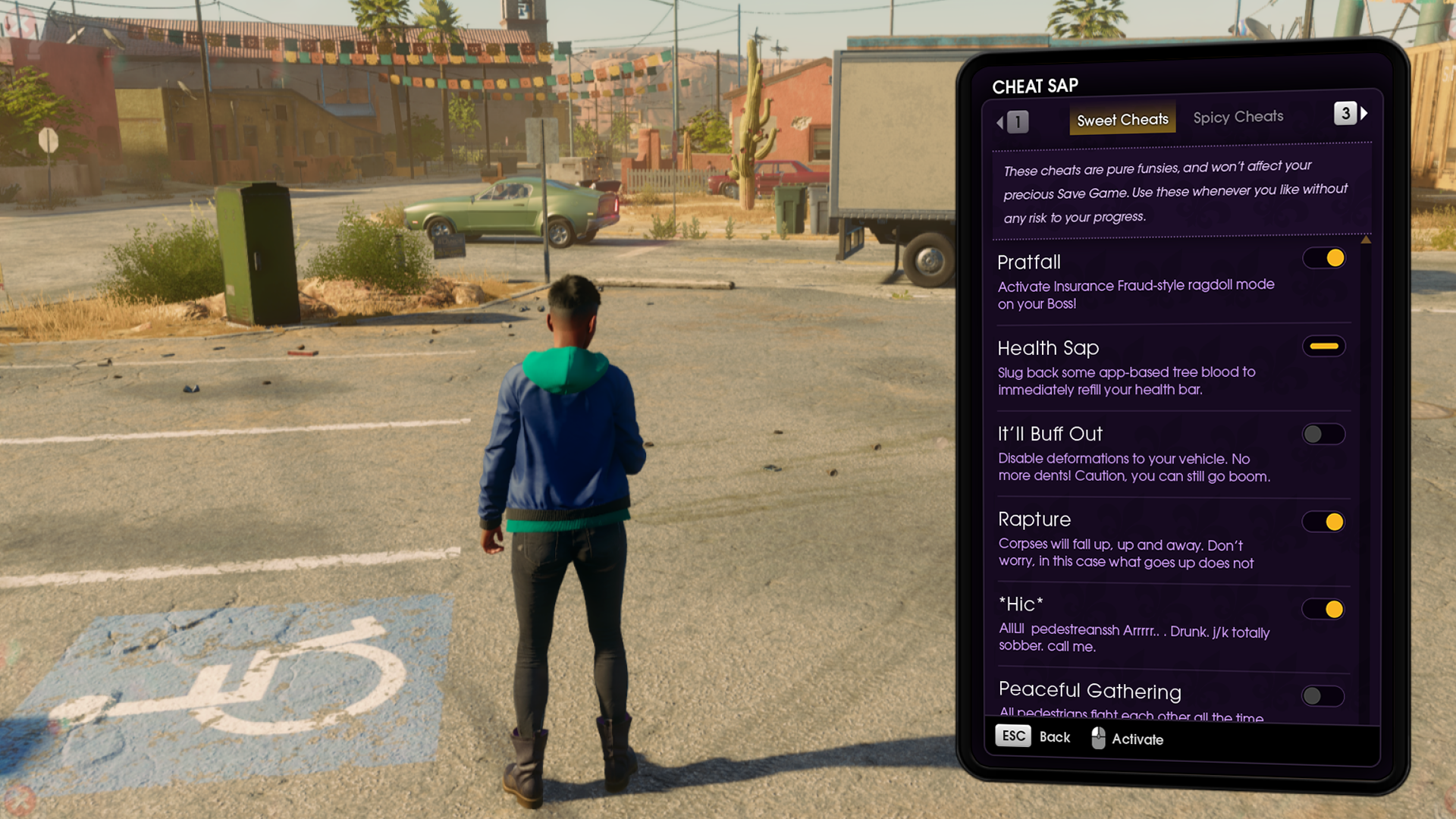
Task: Switch to the Spicy Cheats tab
Action: (1238, 118)
